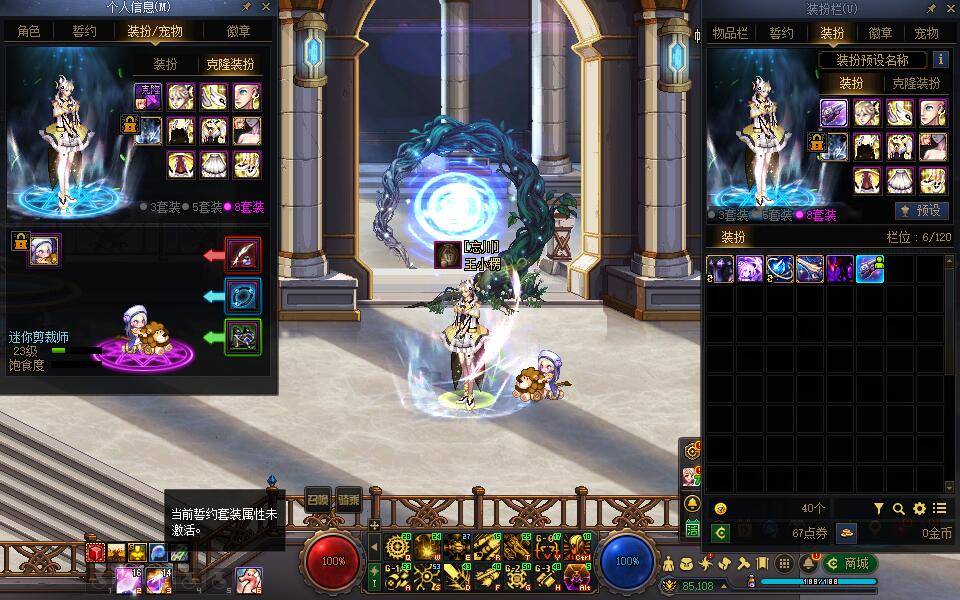Switch to the 角色 tab
The height and width of the screenshot is (600, 960).
tap(29, 31)
